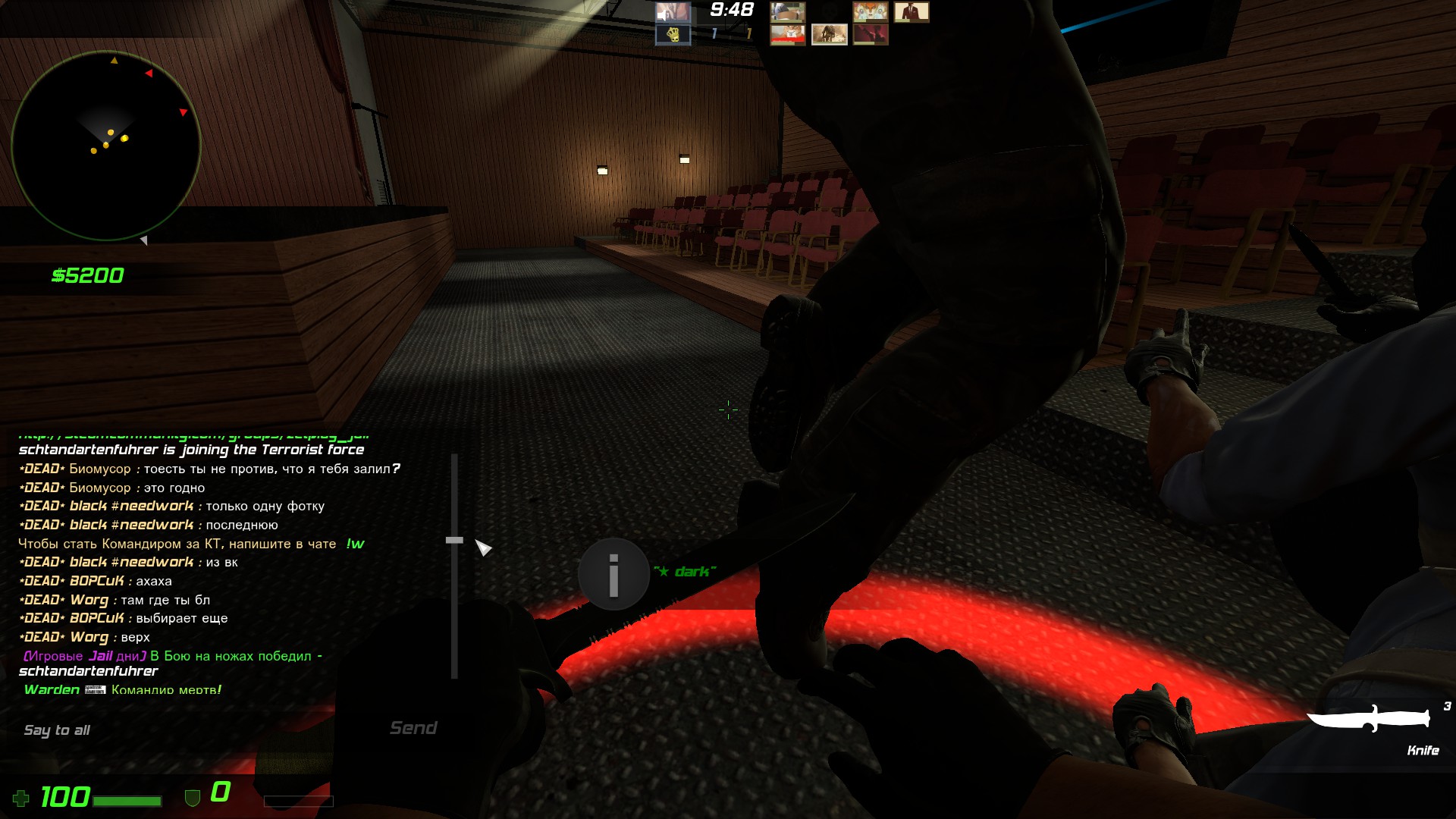1456x819 pixels.
Task: Select the soldier silhouette player avatar
Action: point(829,34)
